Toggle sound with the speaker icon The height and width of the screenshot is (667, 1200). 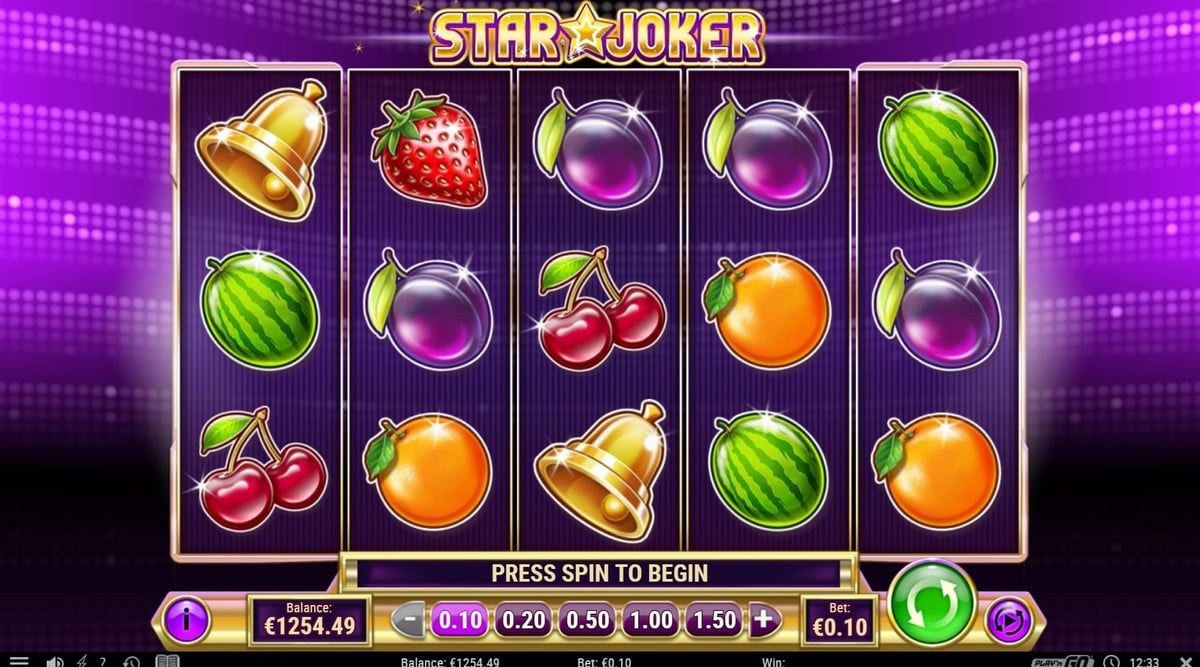tap(54, 661)
